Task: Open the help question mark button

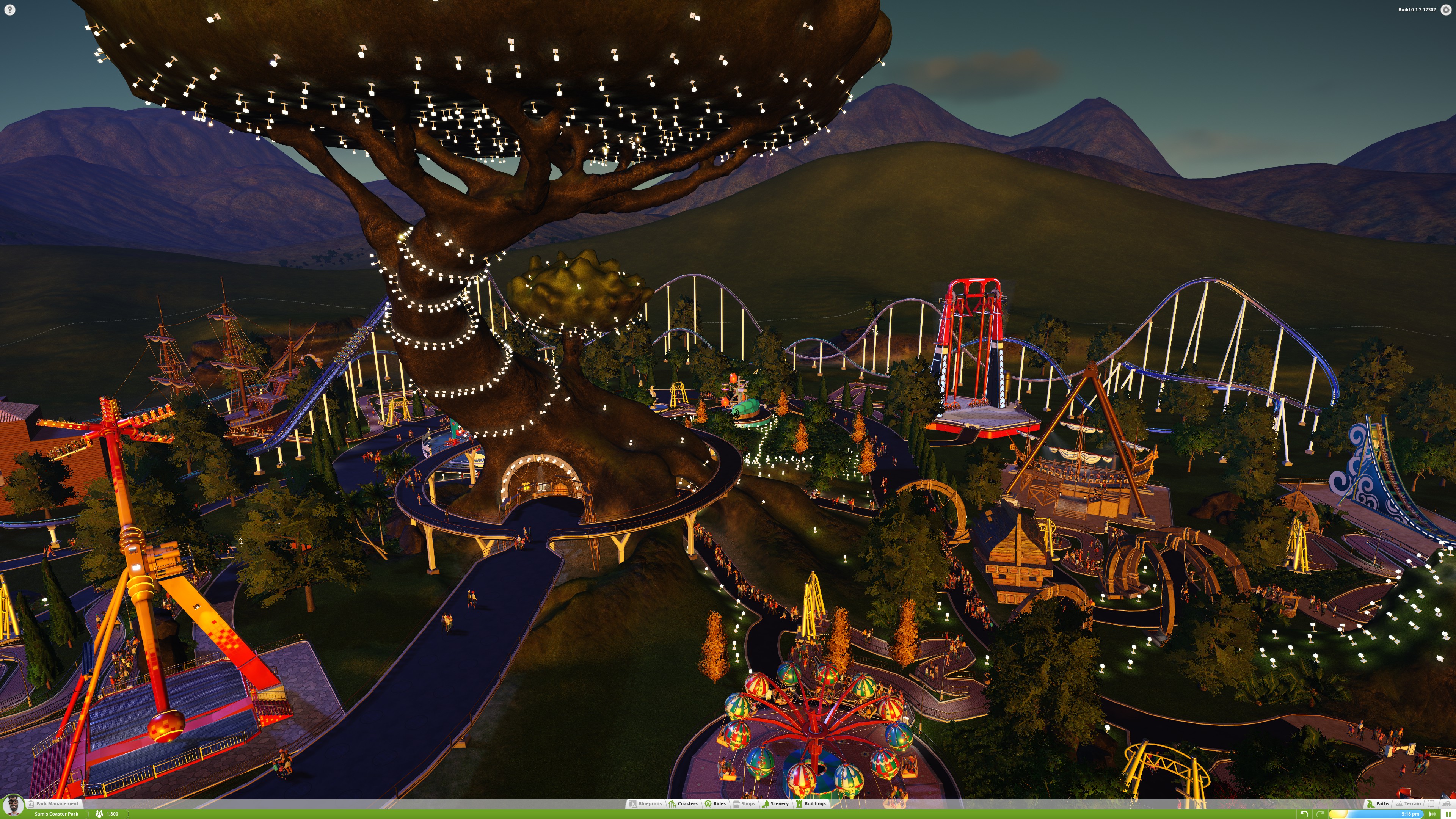Action: 9,9
